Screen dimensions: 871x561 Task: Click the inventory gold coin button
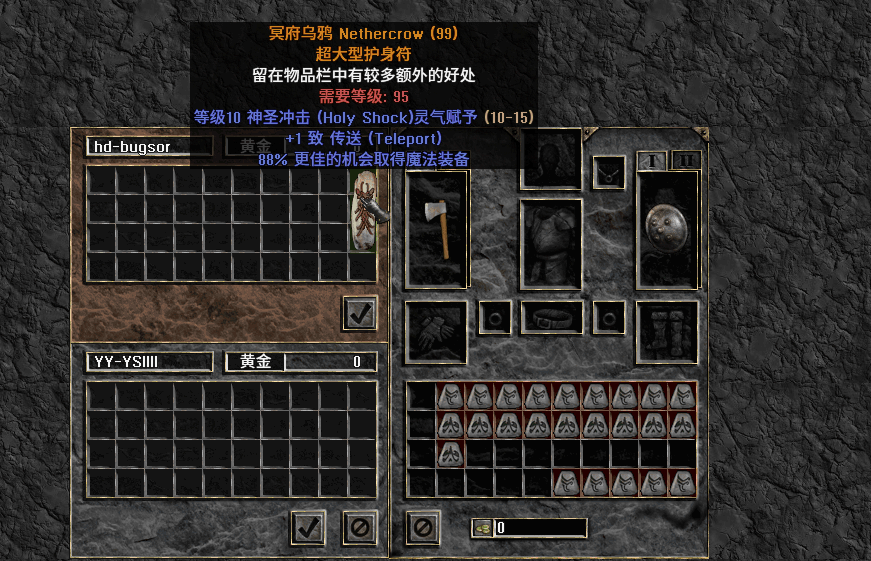pos(482,527)
